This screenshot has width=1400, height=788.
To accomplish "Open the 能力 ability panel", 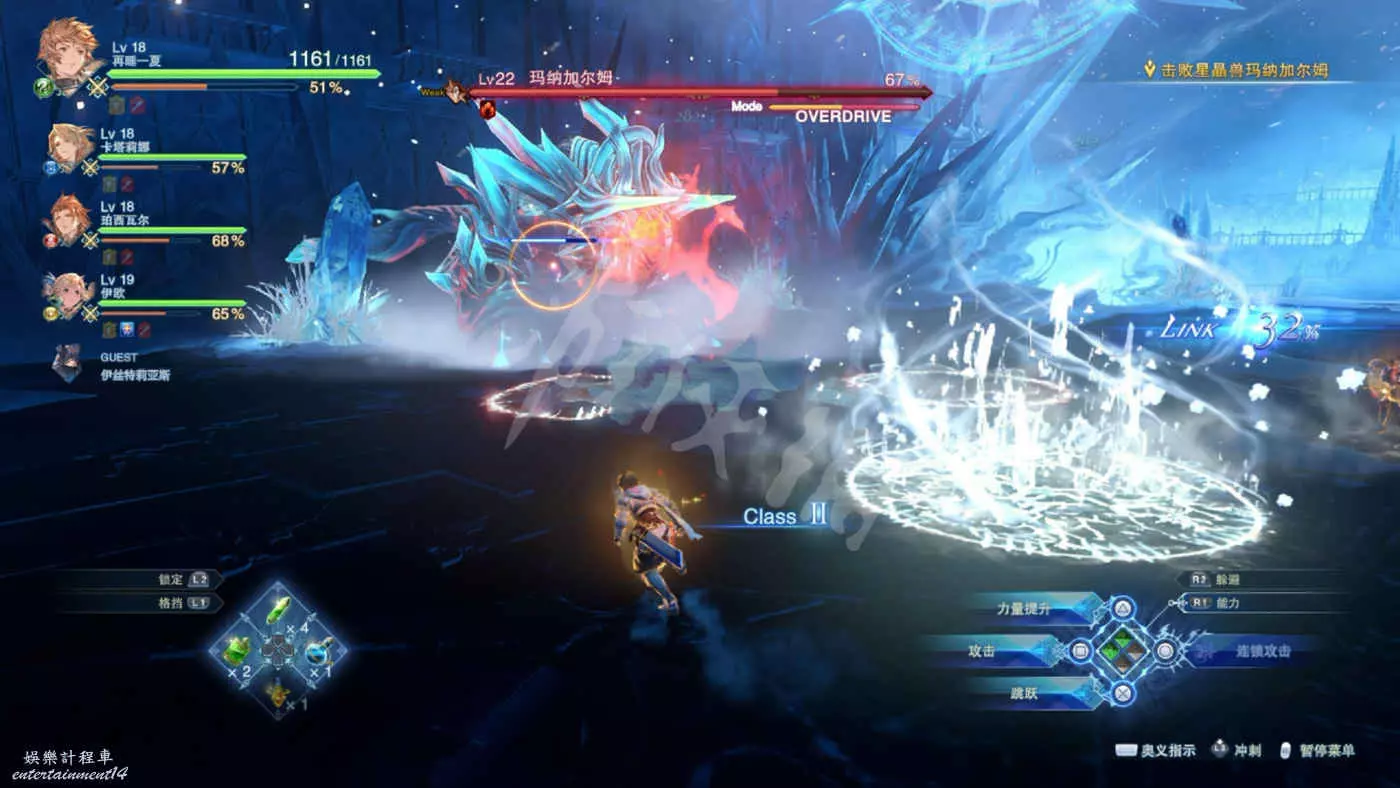I will pyautogui.click(x=1227, y=603).
